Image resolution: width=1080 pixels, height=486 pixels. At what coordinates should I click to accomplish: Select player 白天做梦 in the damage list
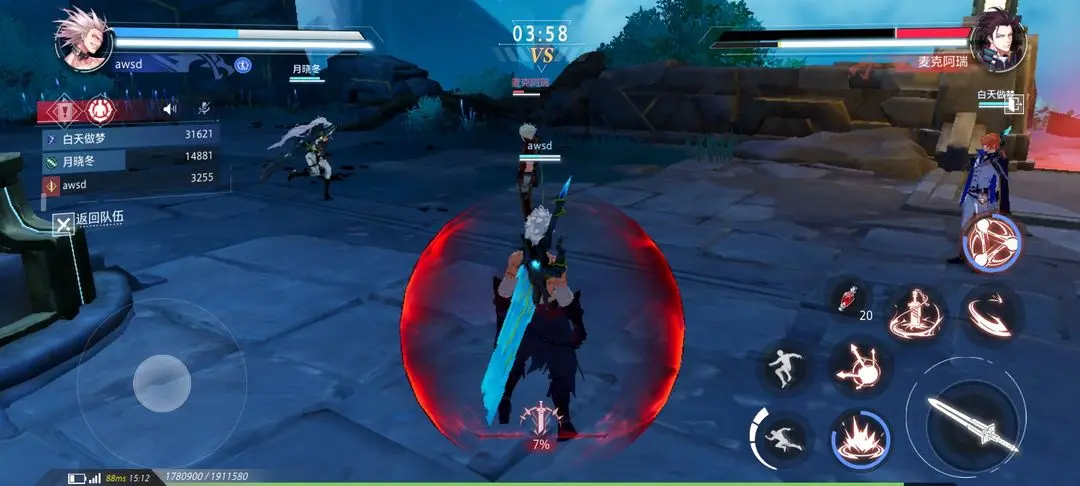(130, 135)
